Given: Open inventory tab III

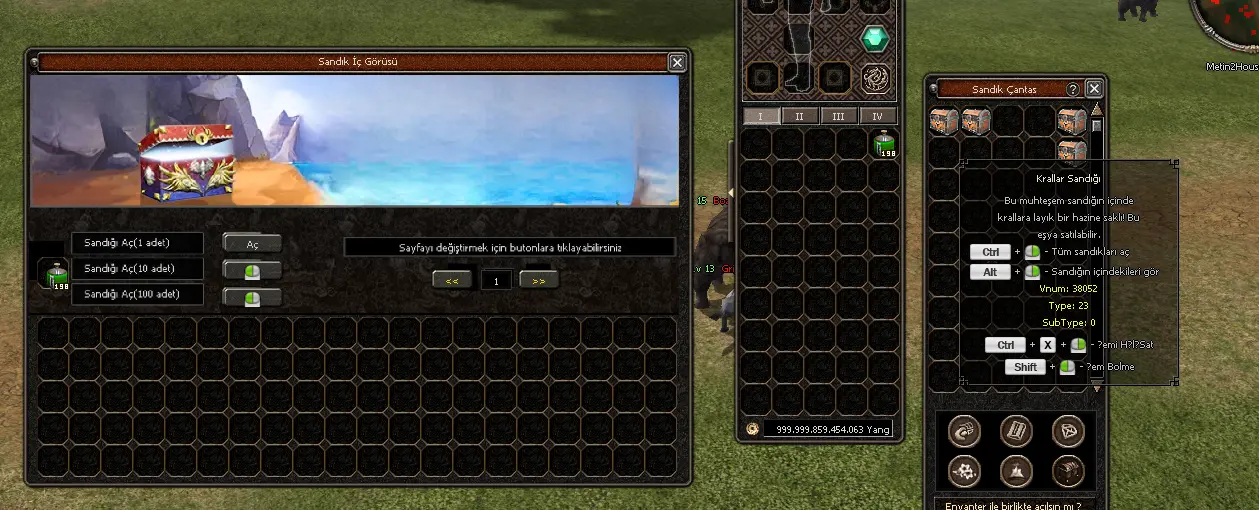Looking at the screenshot, I should tap(838, 116).
